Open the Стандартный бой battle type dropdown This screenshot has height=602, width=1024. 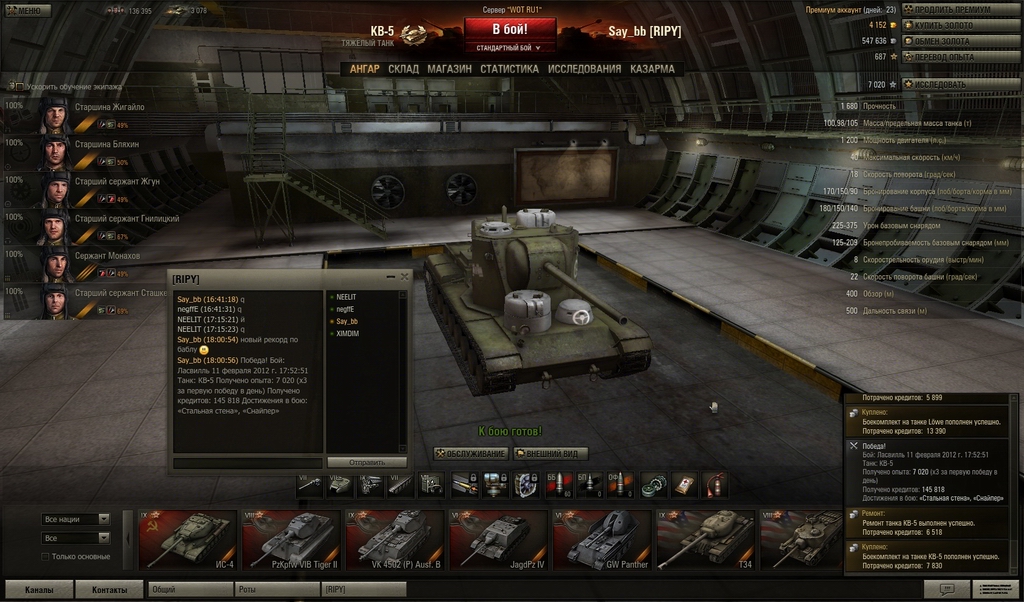coord(509,47)
